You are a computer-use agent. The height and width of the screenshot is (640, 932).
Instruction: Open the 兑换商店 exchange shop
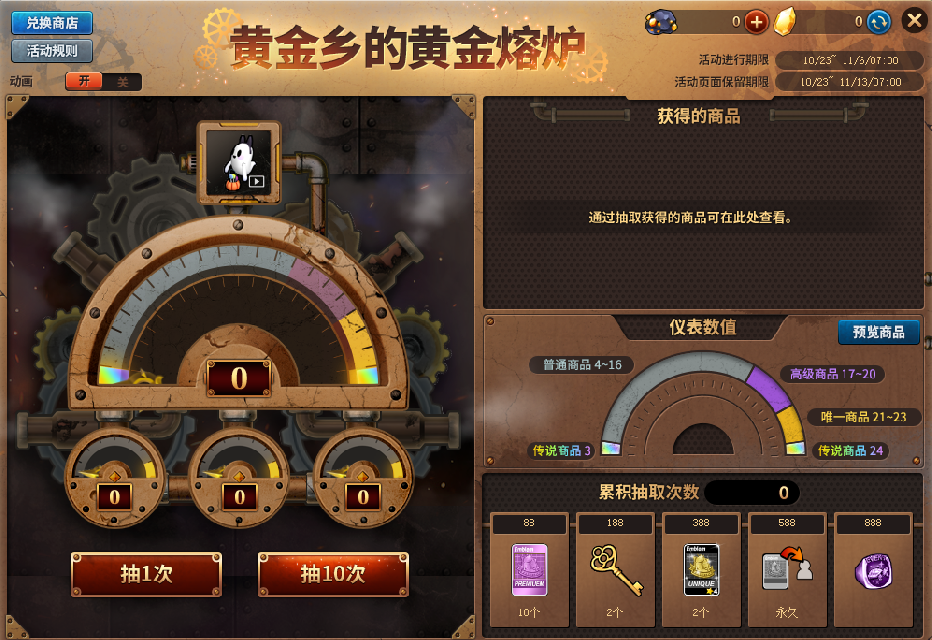[52, 23]
